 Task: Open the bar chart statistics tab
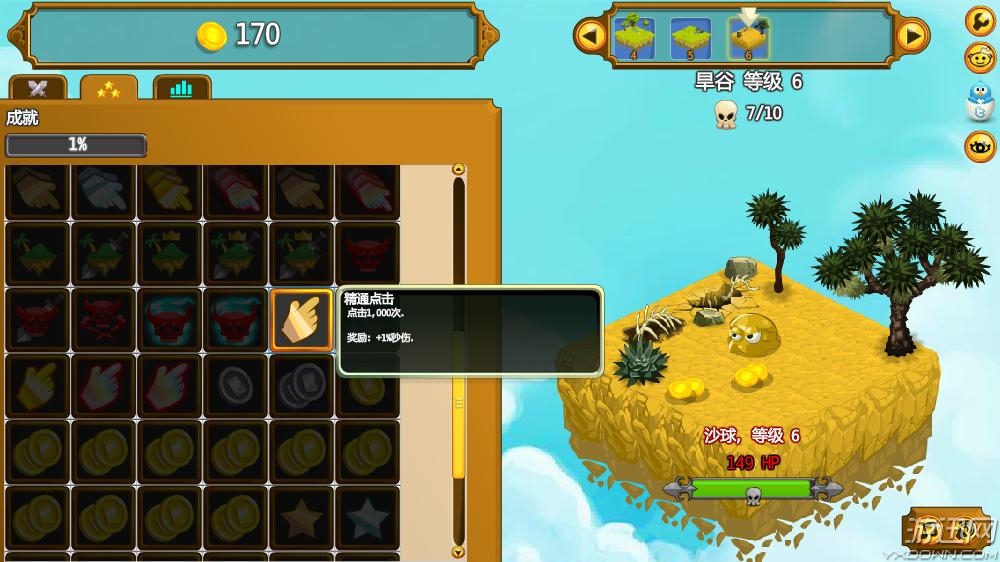pyautogui.click(x=180, y=89)
